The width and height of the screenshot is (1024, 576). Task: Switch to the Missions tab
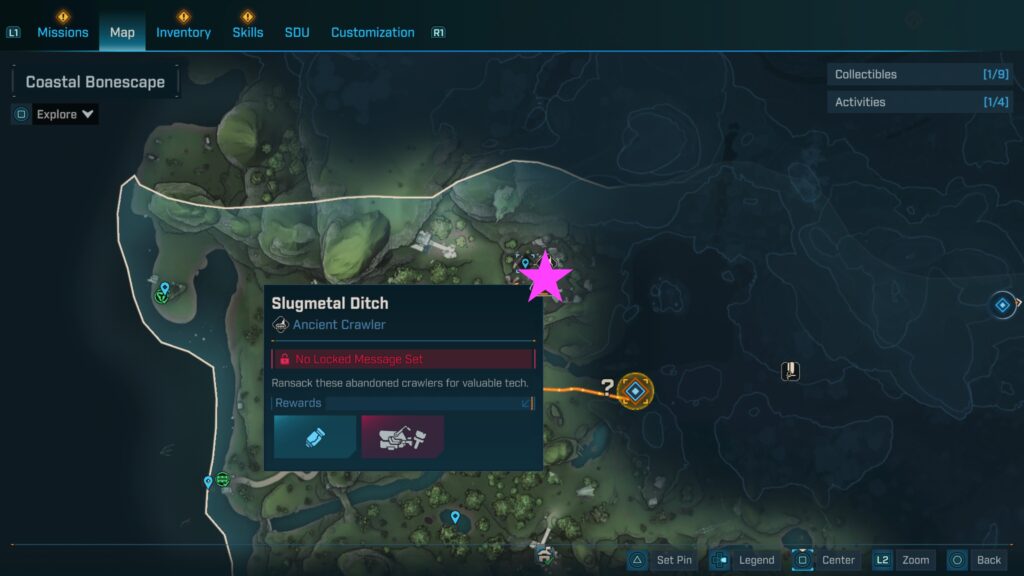62,32
